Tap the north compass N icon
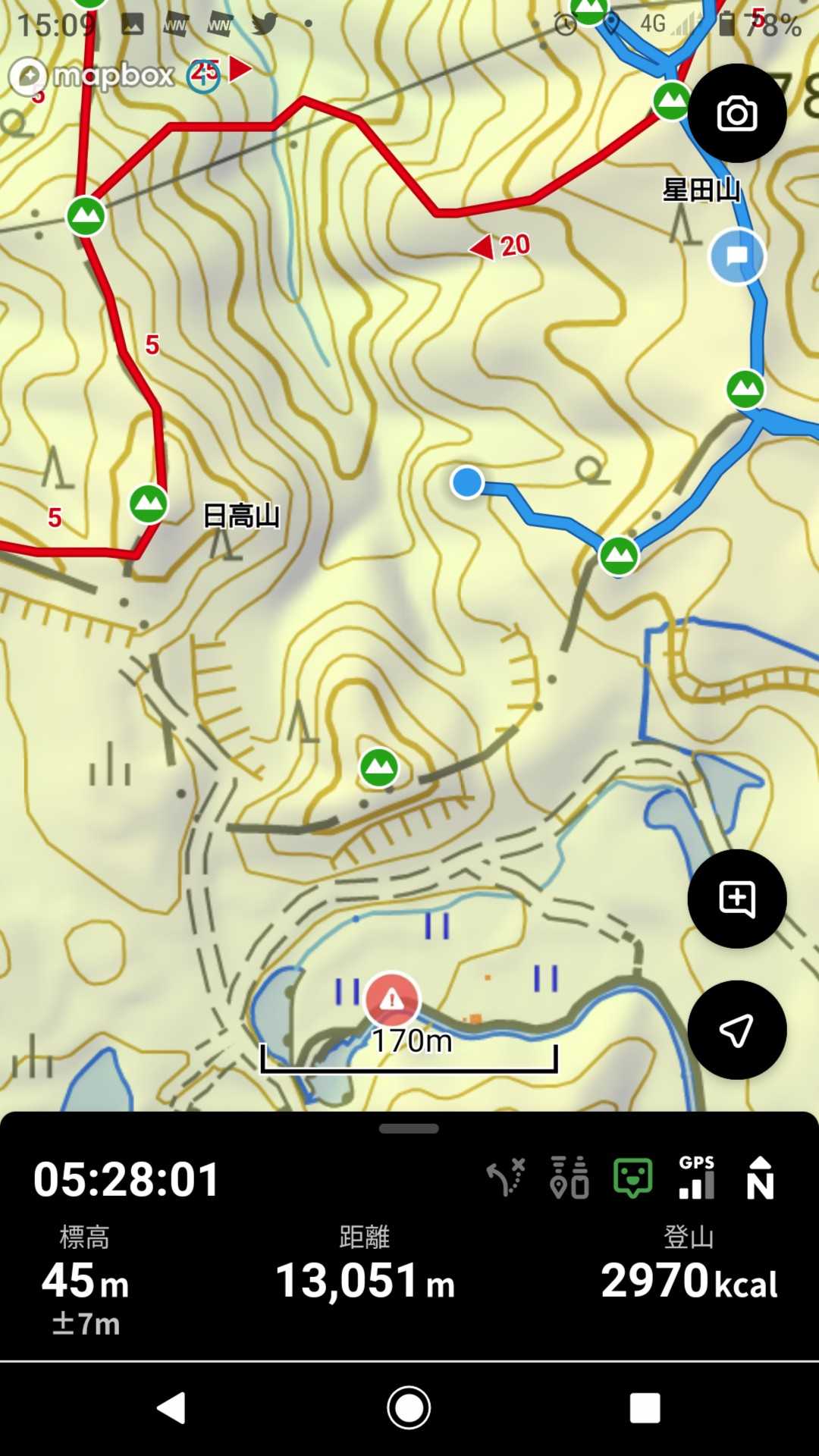819x1456 pixels. (760, 1178)
